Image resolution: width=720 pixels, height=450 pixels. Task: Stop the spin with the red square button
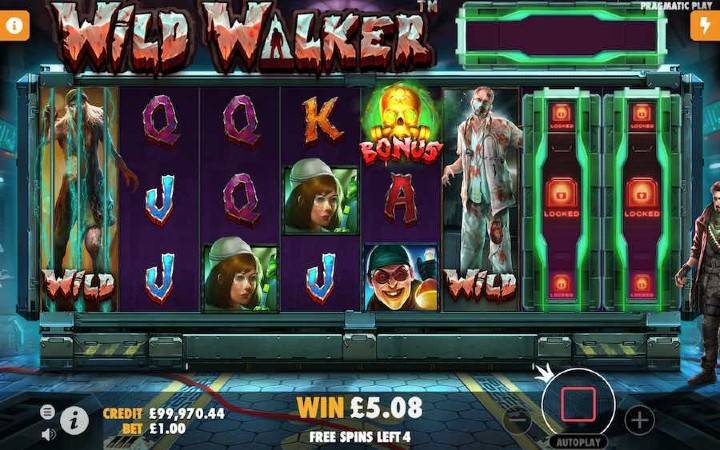click(x=578, y=404)
